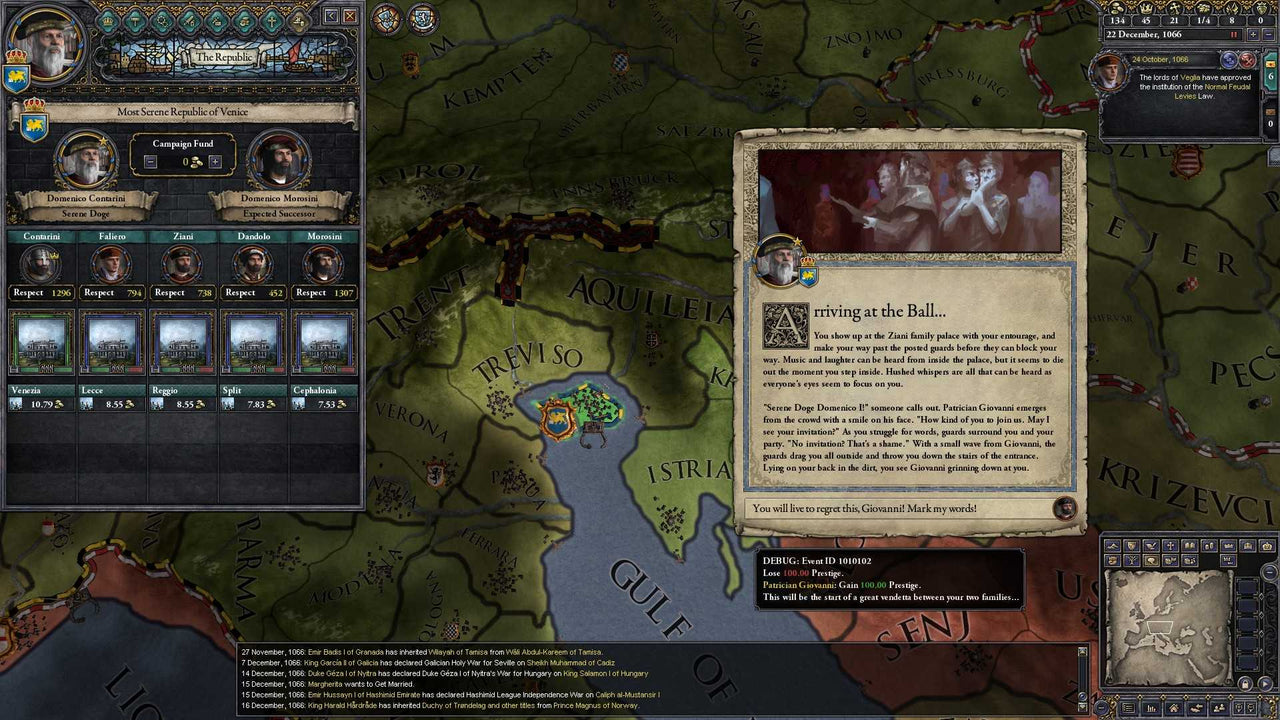This screenshot has width=1280, height=720.
Task: Switch to the Religion tab via the cross icon
Action: 271,20
